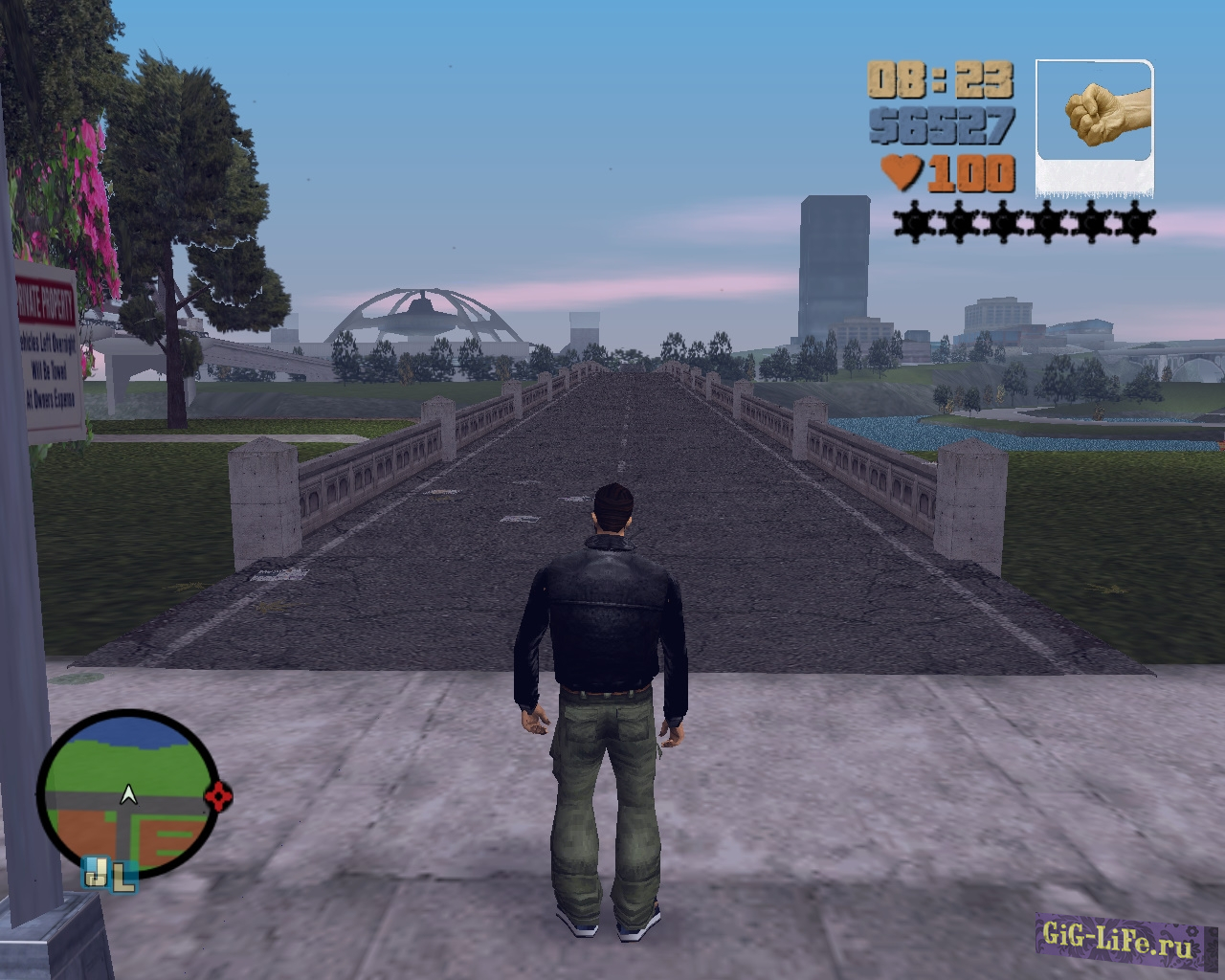Click the last wanted level star

point(1137,222)
